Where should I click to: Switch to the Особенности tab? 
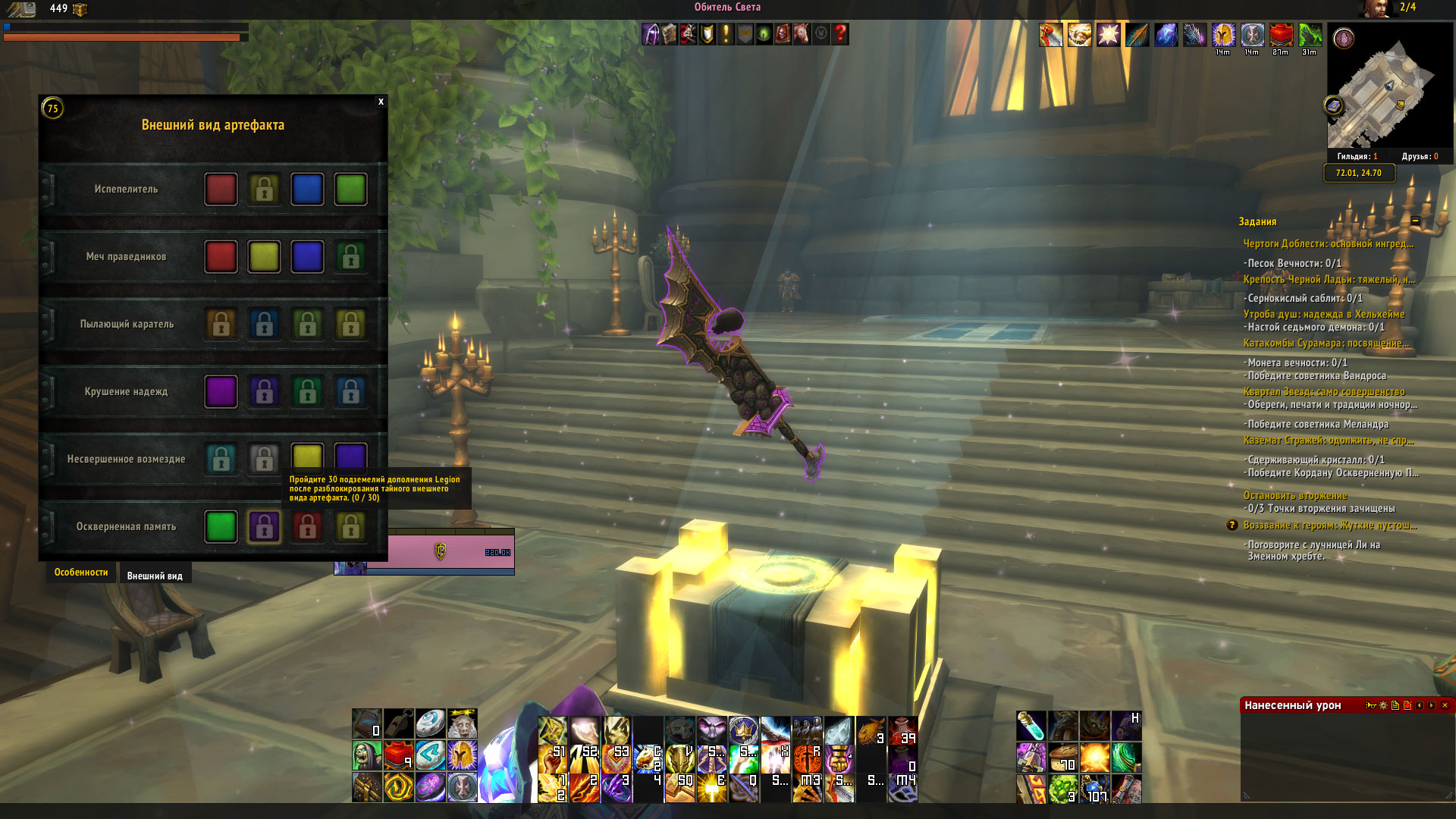point(81,573)
